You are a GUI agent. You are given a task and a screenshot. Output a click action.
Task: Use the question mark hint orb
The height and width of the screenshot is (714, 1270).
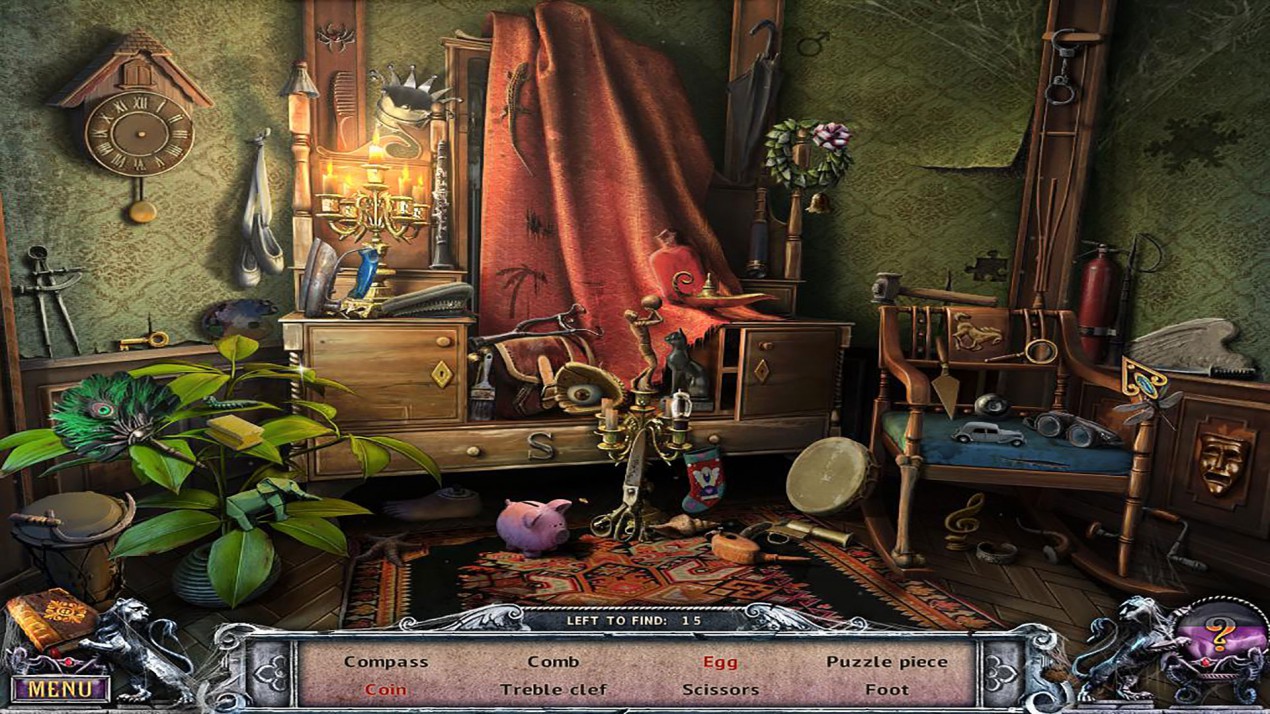tap(1218, 633)
